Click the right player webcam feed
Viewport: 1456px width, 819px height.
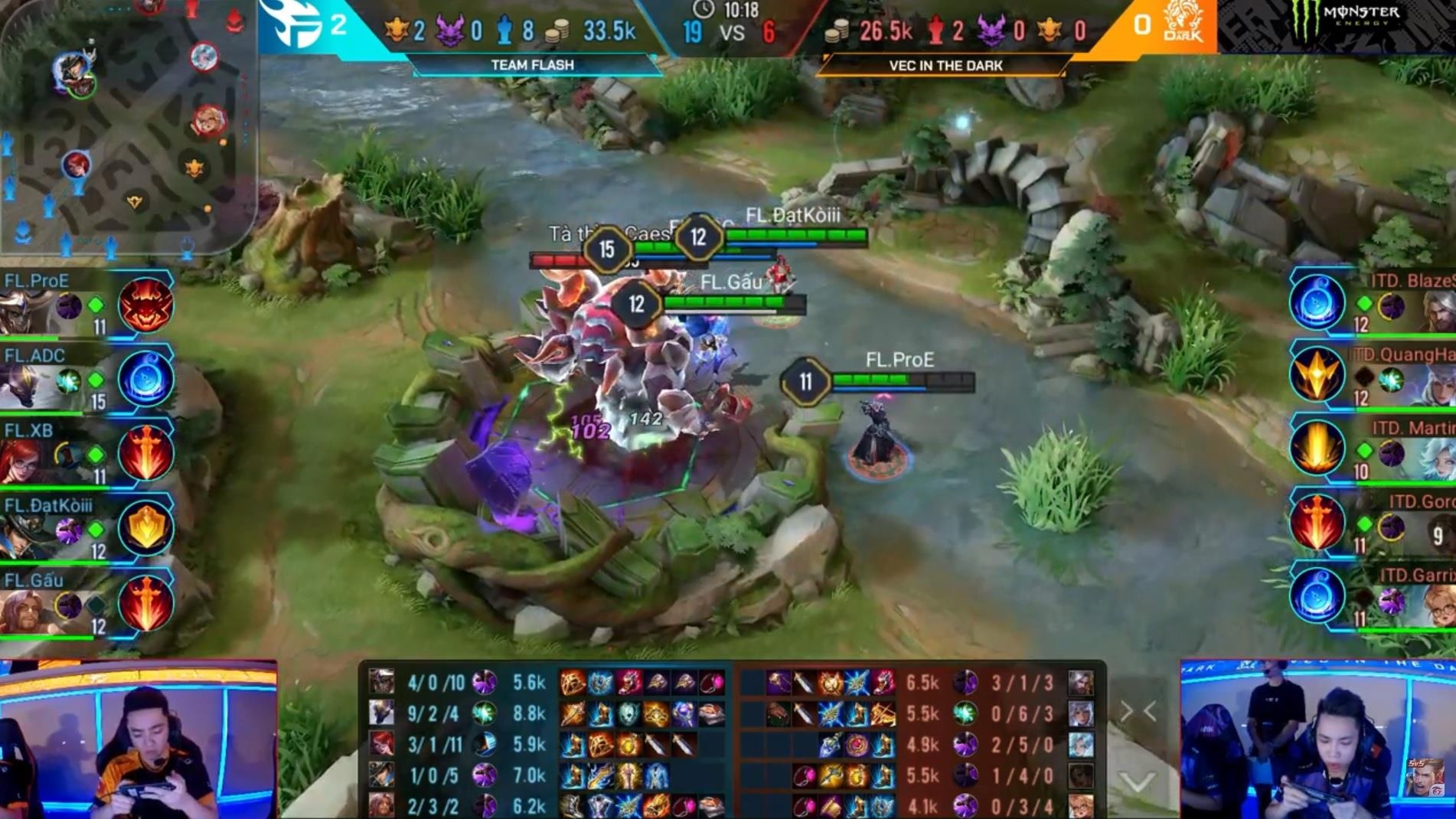(1317, 739)
